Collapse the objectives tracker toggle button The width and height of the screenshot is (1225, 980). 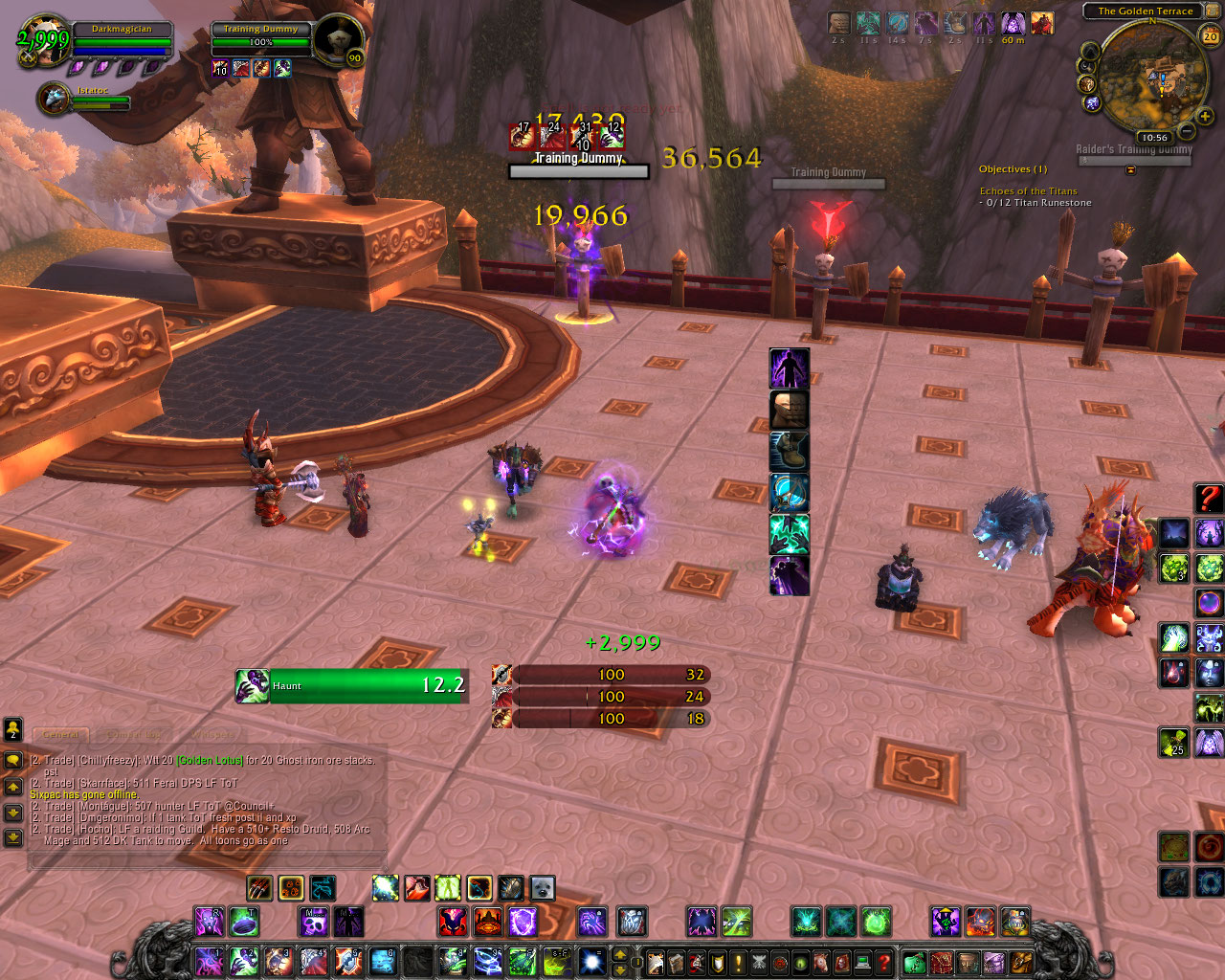1130,169
